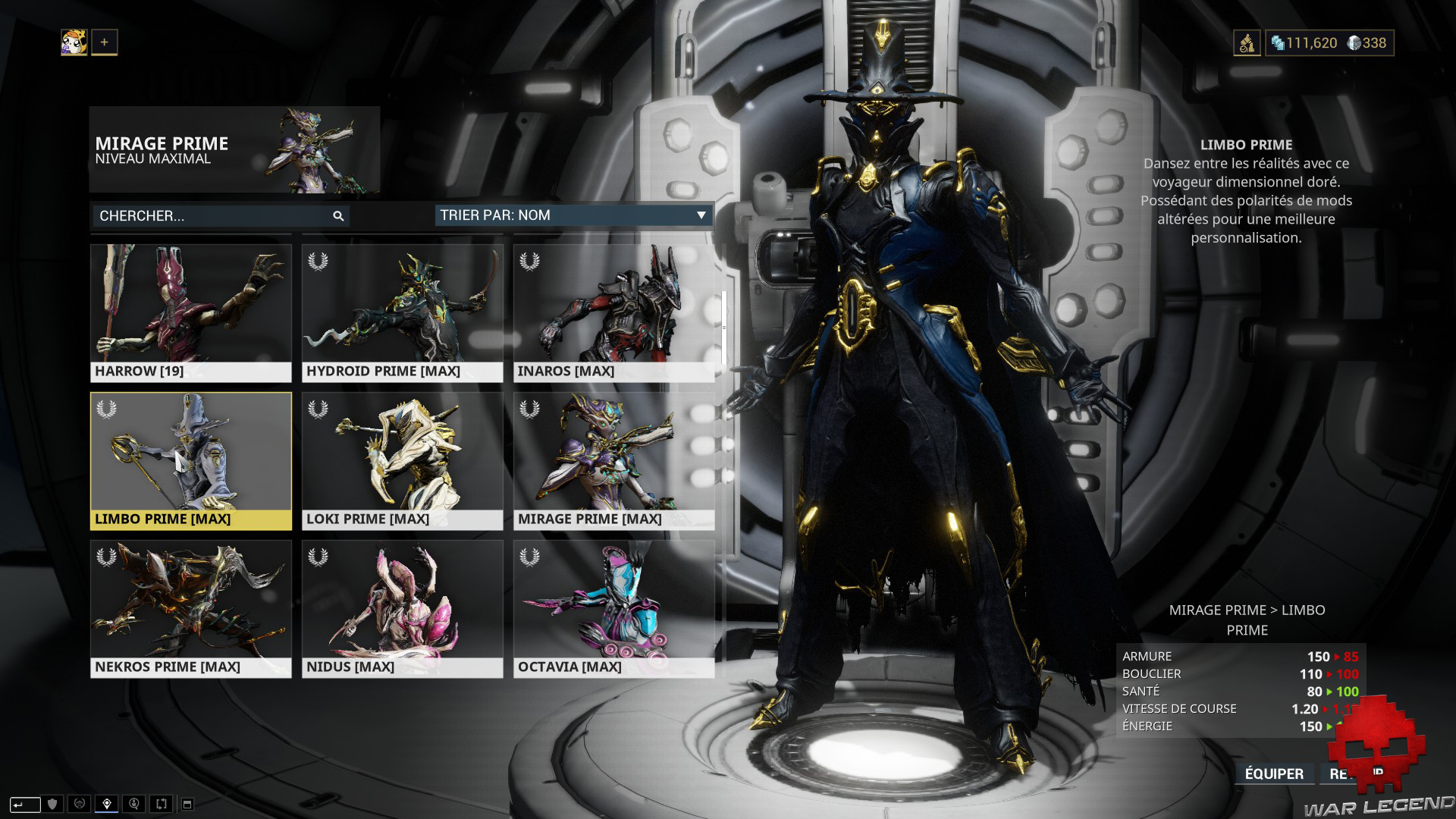Click the shield icon in bottom bar

coord(52,804)
